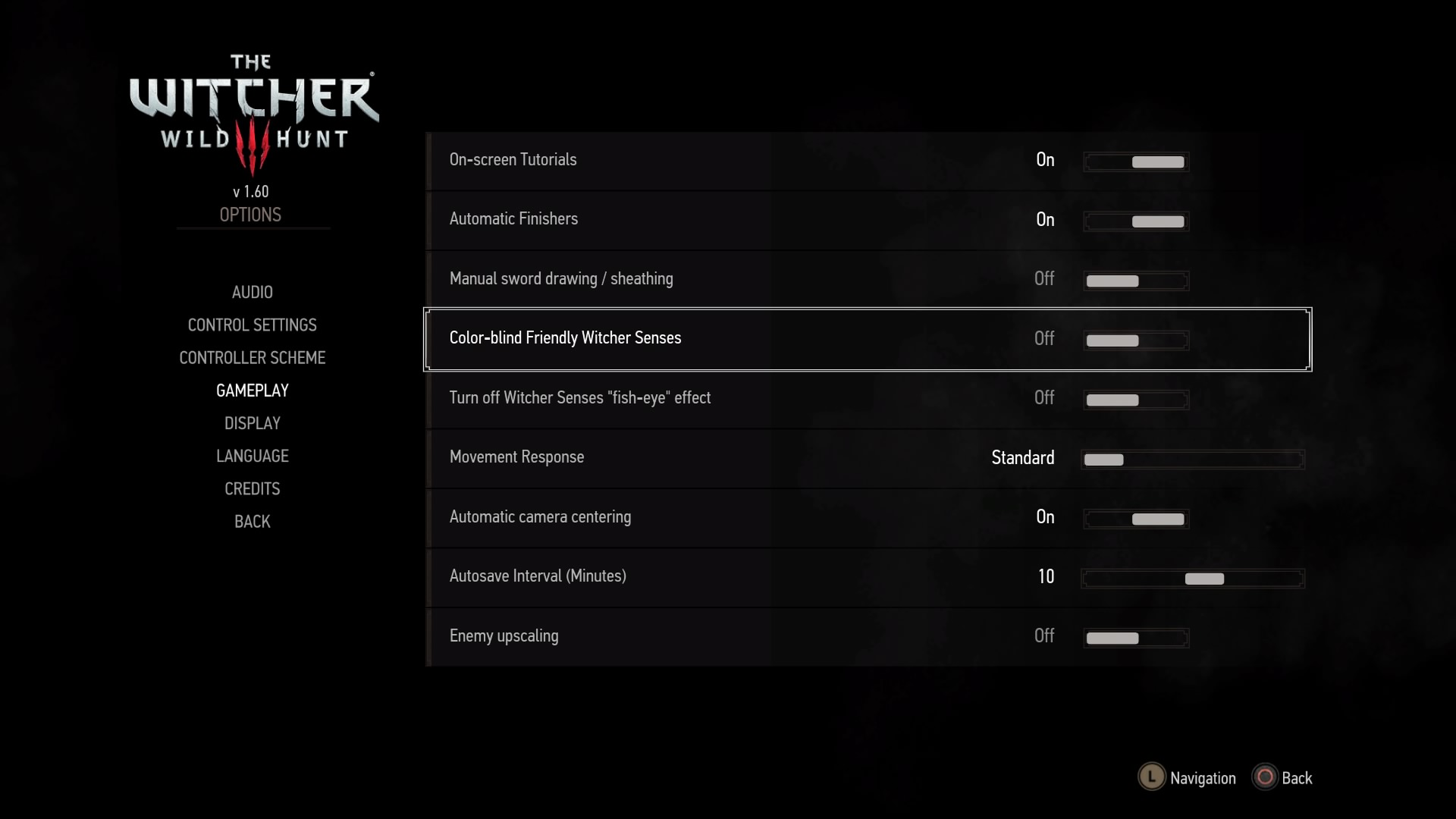Toggle Automatic Finishers off

1135,221
